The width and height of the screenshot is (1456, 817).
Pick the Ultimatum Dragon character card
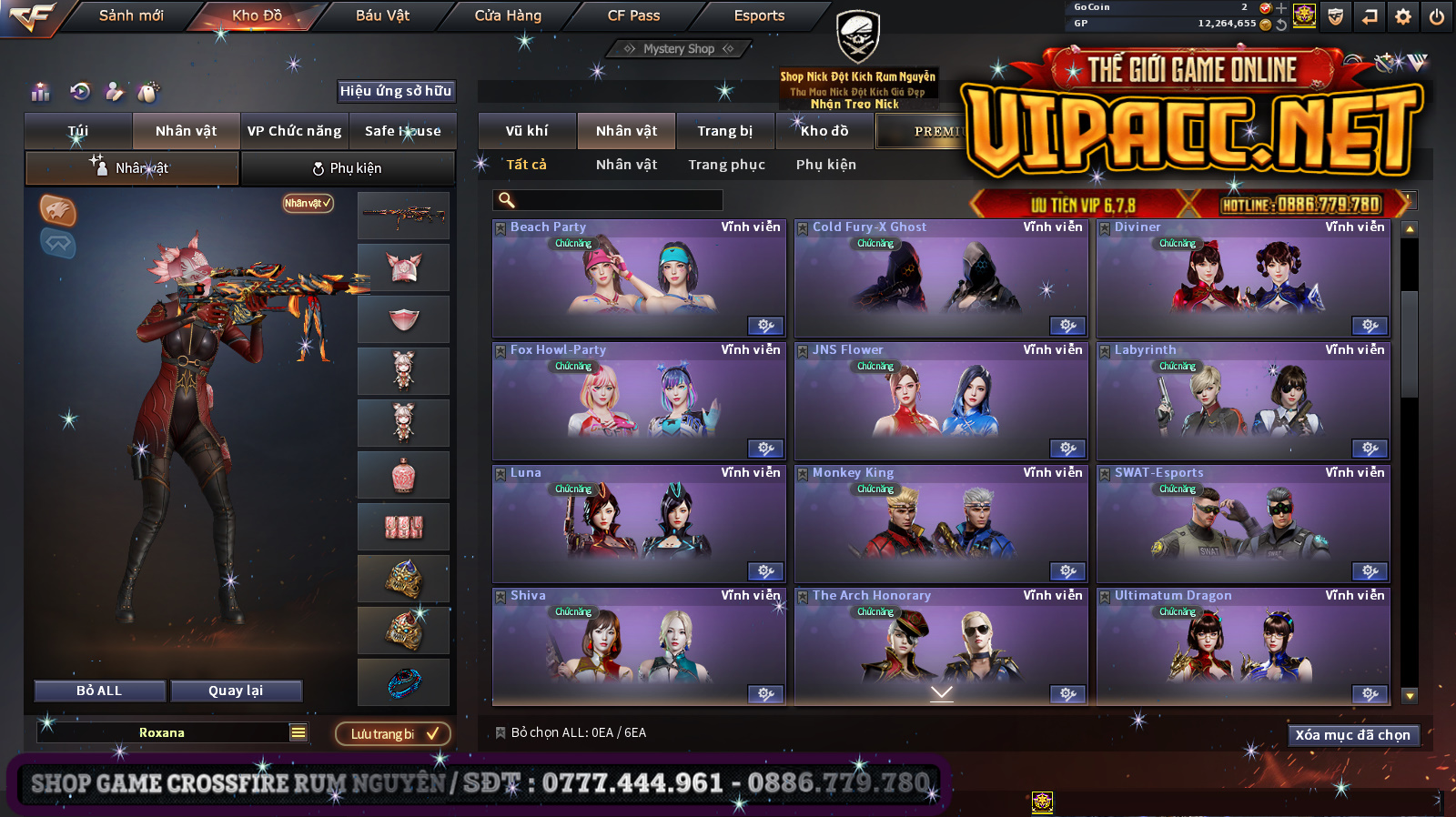1242,647
